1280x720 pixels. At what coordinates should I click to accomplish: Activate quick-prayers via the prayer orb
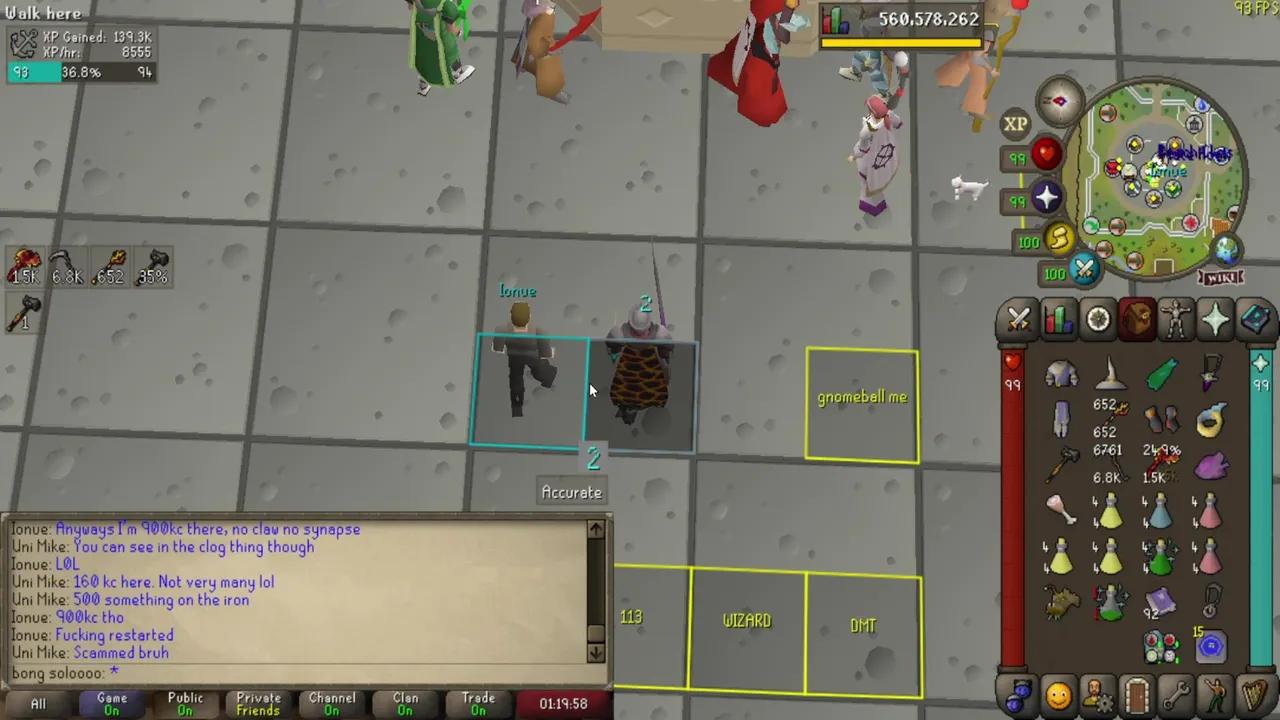tap(1045, 199)
